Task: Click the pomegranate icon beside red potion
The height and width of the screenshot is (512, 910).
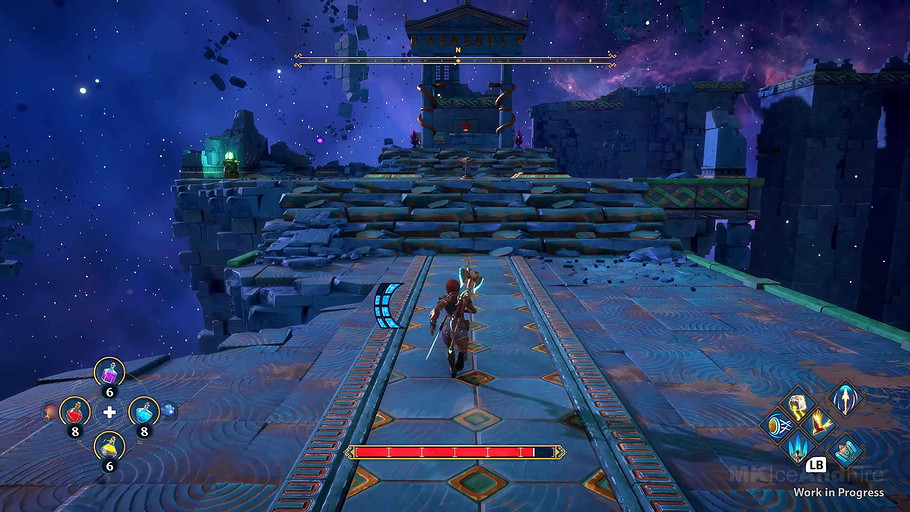Action: click(49, 410)
